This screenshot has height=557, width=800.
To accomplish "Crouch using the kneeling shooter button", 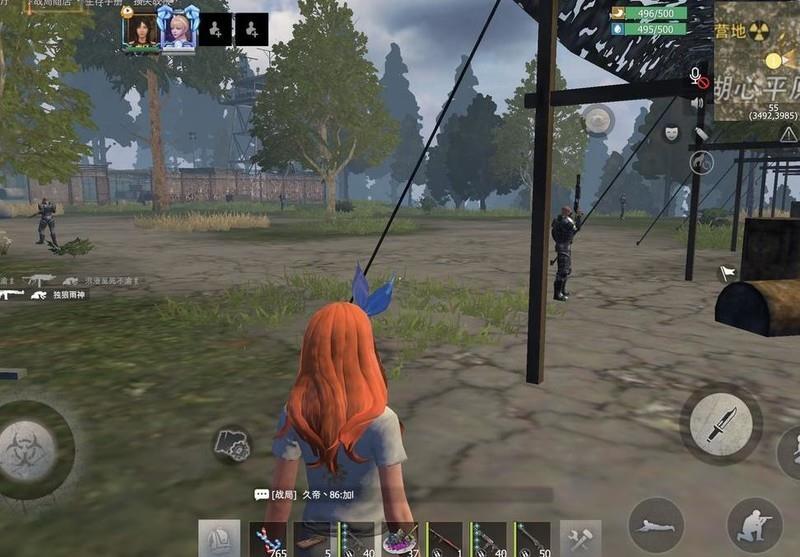I will pos(754,524).
